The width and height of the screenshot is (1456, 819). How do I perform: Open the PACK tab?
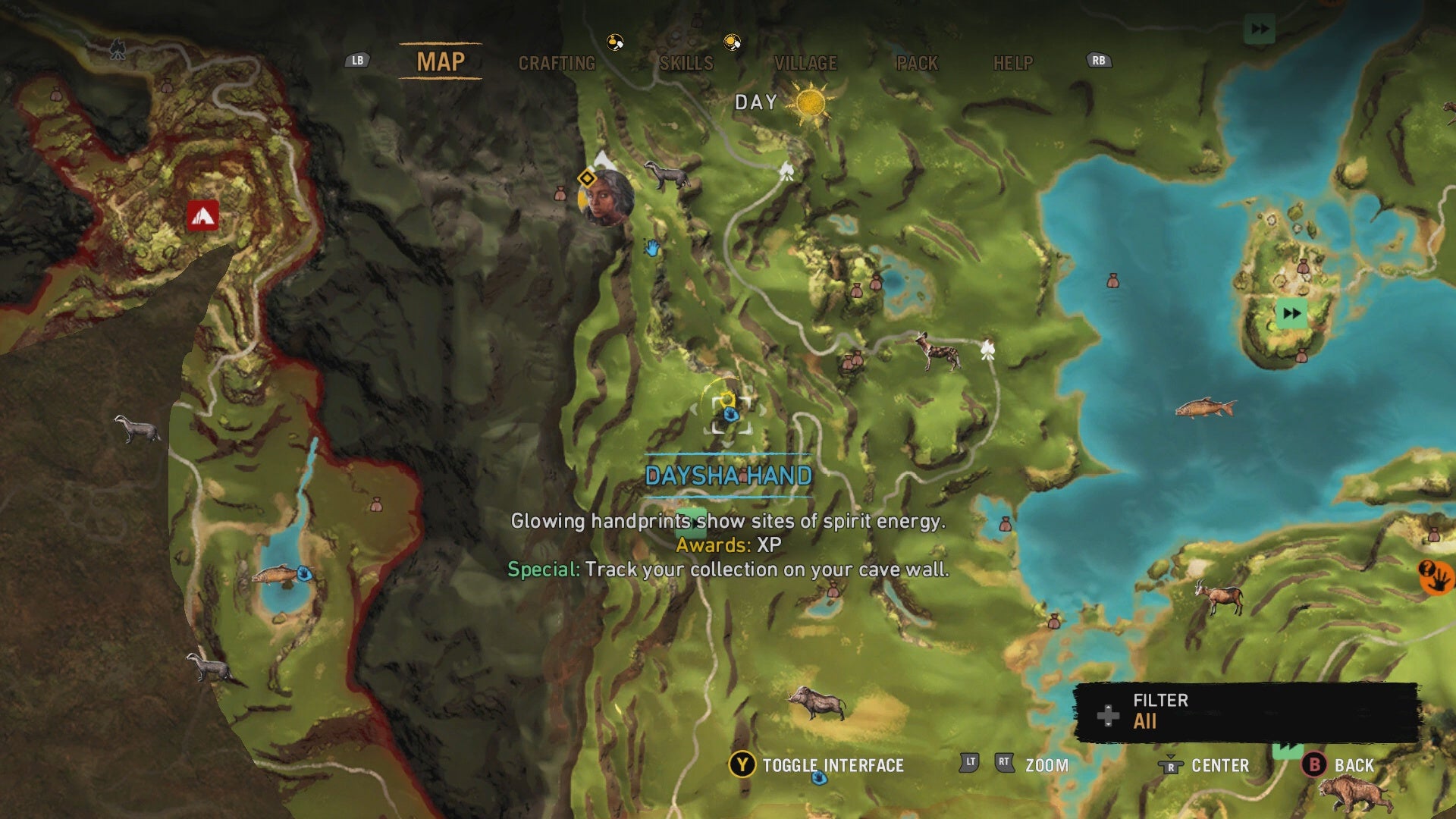tap(918, 64)
